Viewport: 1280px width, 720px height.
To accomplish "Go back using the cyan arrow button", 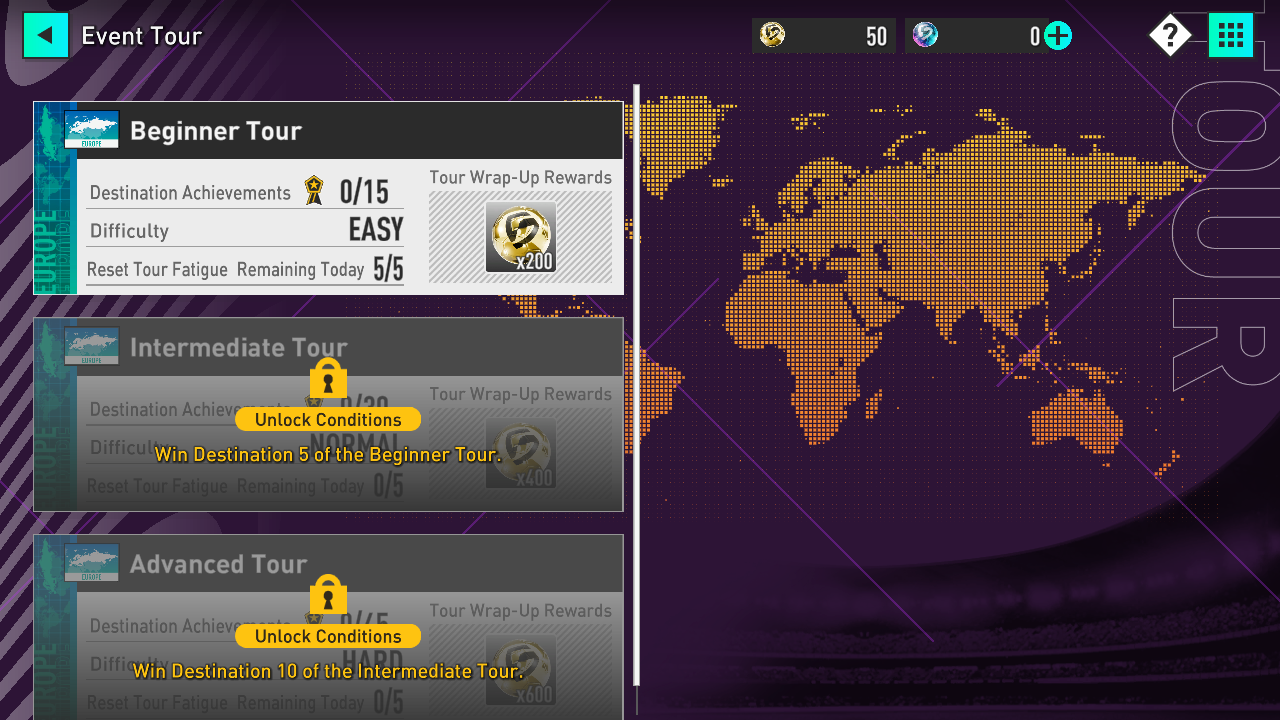I will 45,36.
